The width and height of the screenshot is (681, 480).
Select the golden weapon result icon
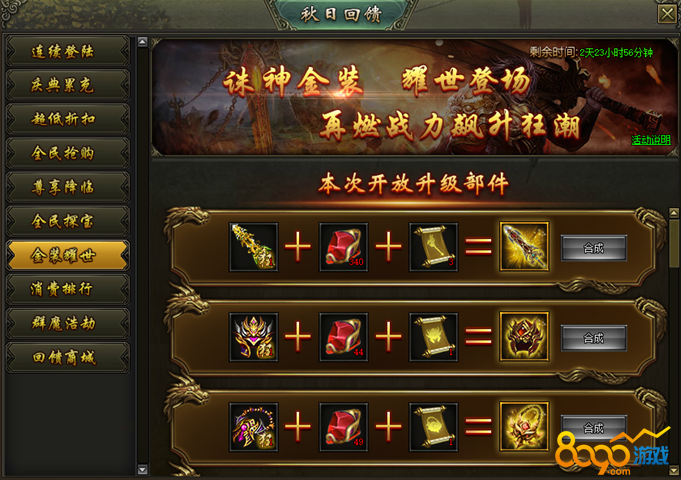(524, 247)
